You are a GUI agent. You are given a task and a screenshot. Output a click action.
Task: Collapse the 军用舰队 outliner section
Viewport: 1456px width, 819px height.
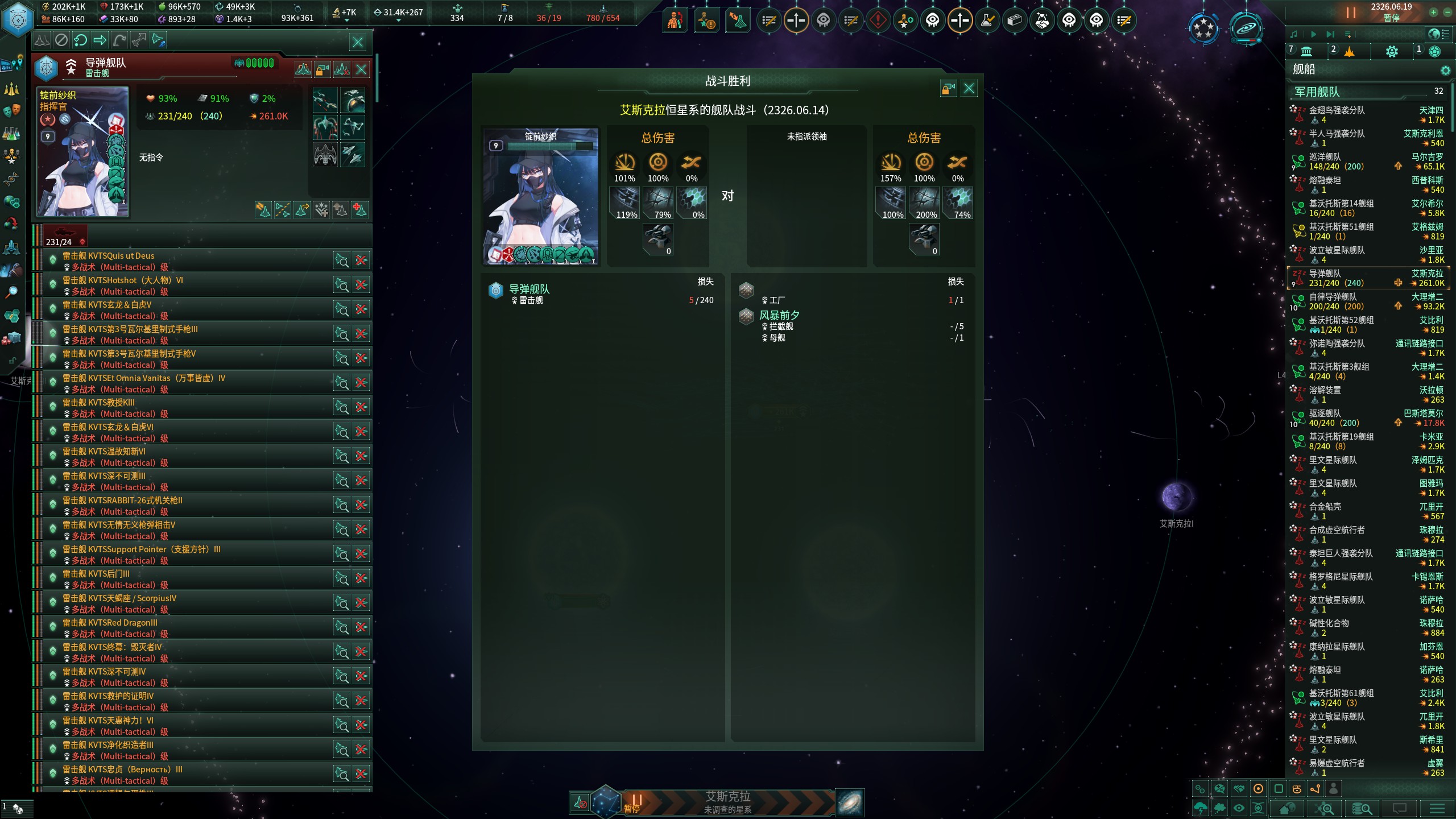coord(1317,92)
